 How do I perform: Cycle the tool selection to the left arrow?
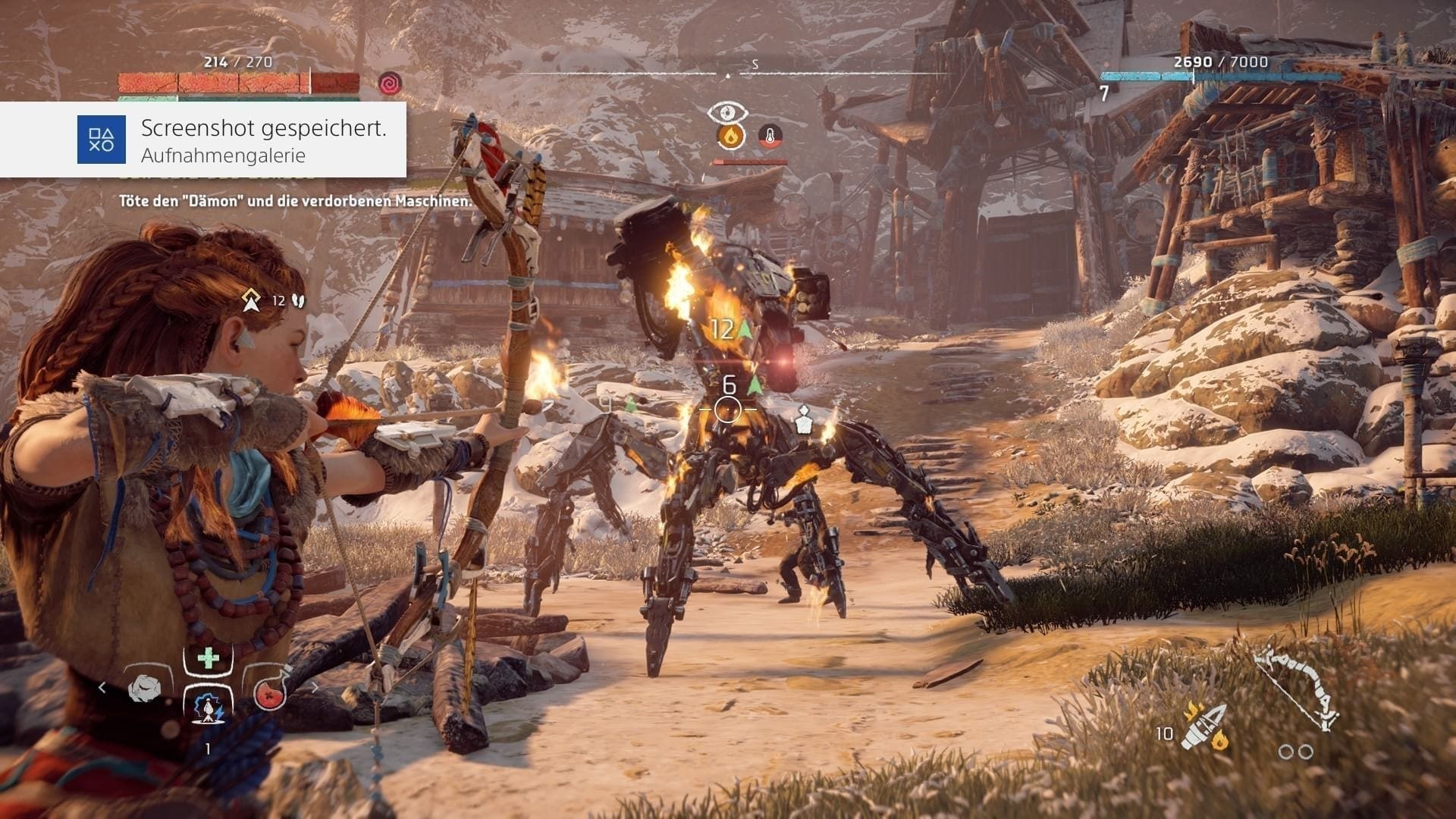102,688
